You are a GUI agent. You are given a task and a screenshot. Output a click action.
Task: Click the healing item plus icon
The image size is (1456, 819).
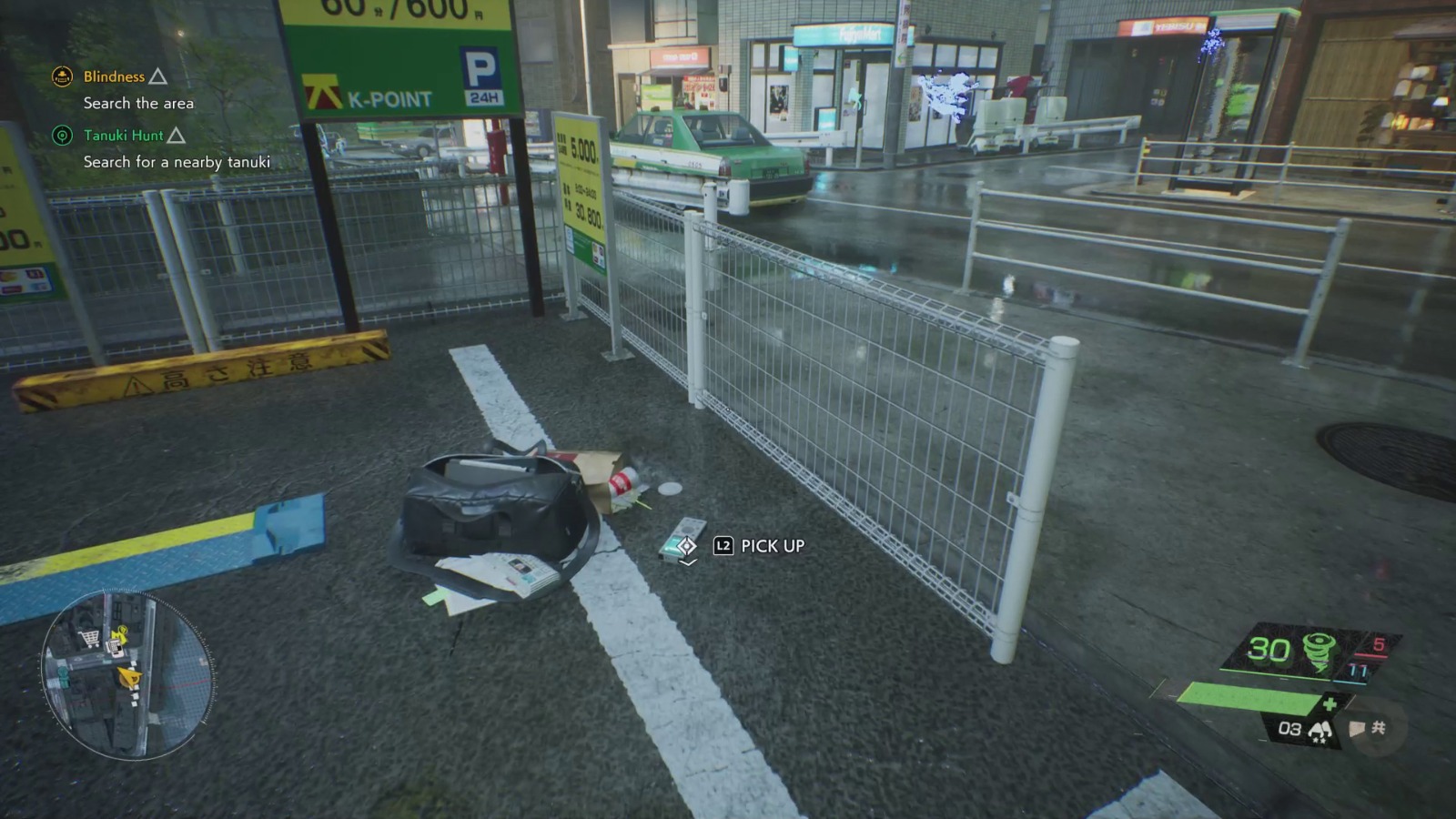[1330, 703]
